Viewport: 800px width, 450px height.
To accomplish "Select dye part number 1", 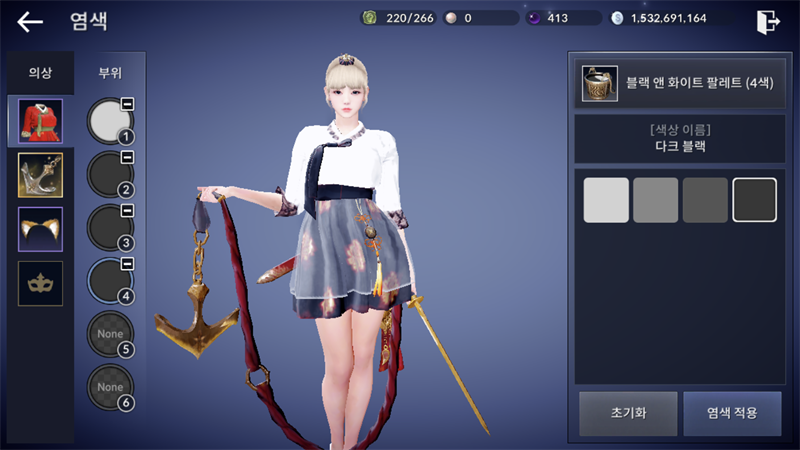I will point(111,120).
